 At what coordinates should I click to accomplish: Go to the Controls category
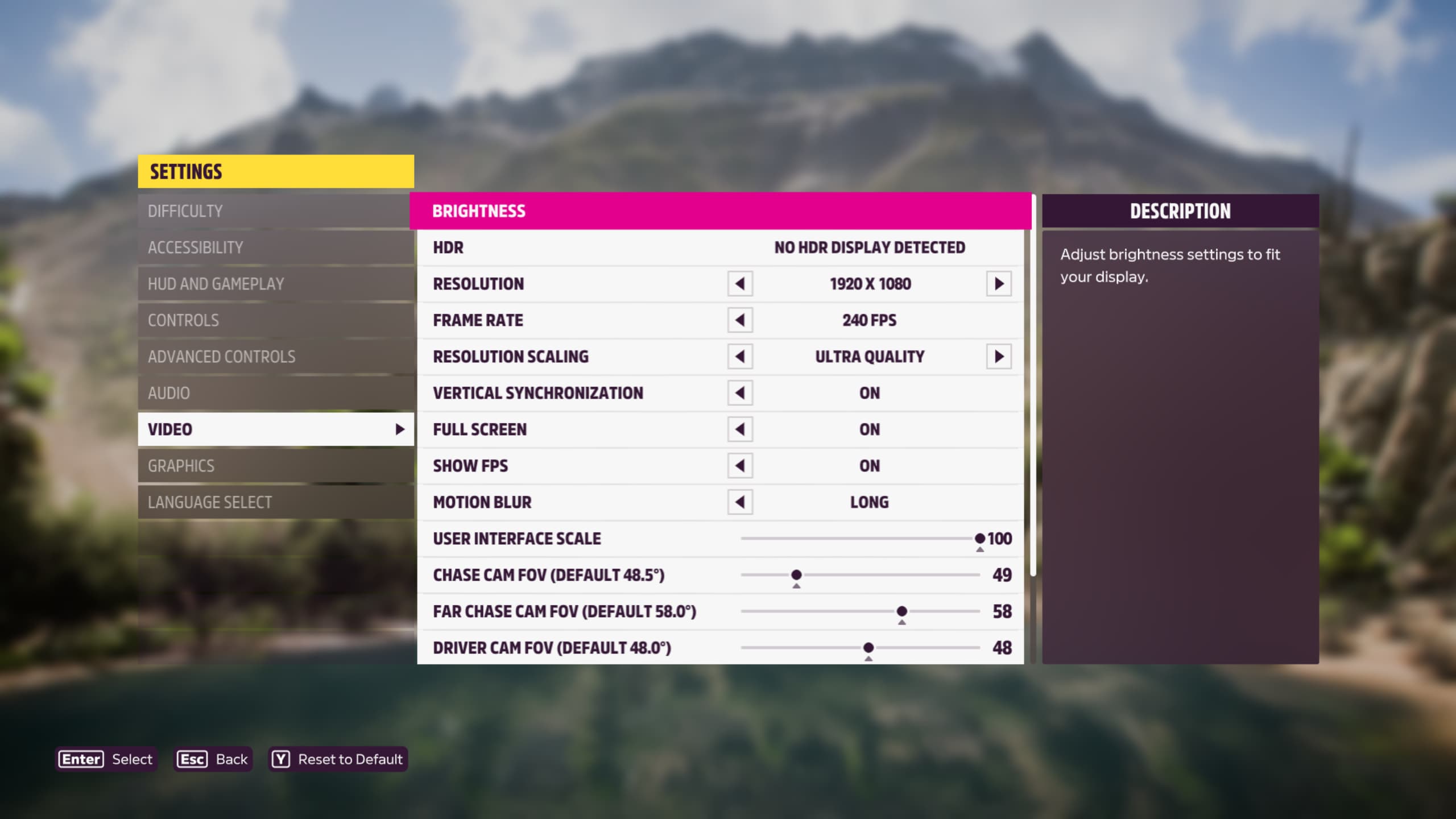[x=275, y=320]
